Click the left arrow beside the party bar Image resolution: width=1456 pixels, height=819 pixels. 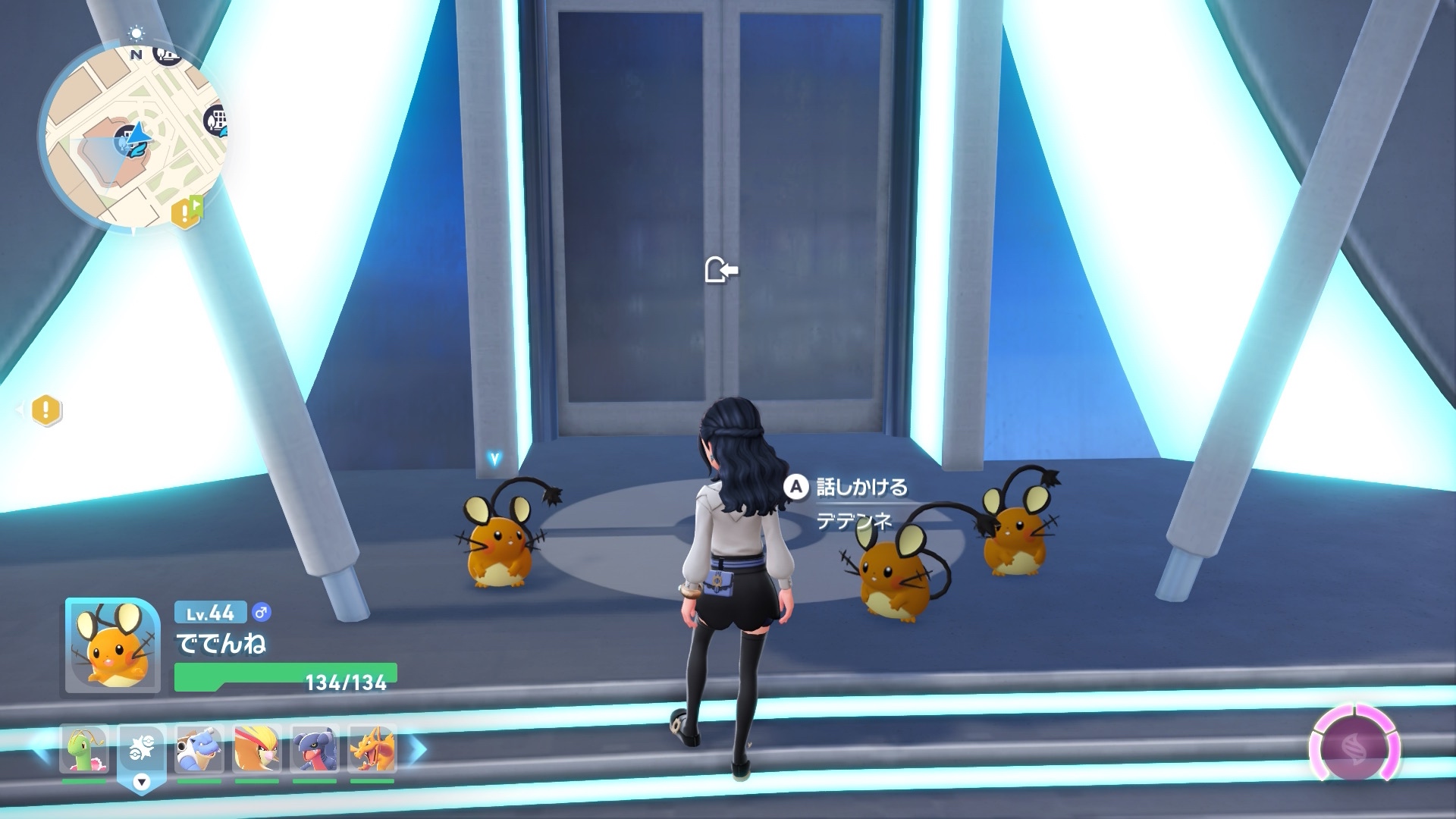click(x=40, y=749)
